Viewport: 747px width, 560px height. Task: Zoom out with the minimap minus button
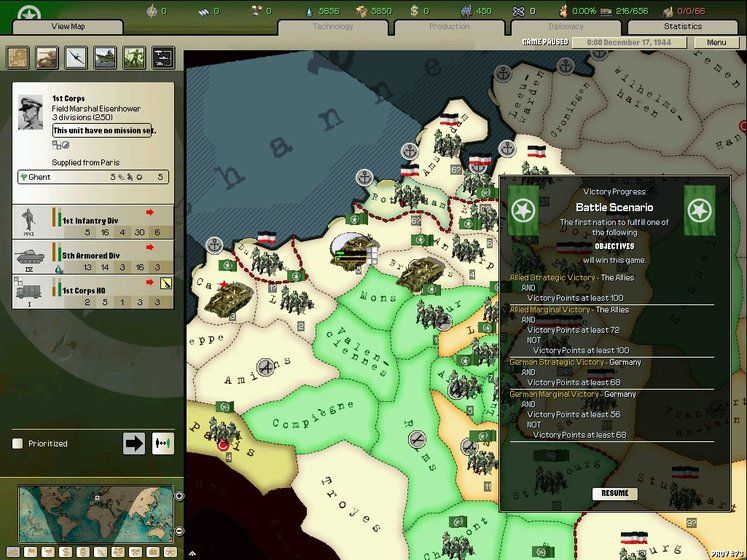[x=179, y=531]
